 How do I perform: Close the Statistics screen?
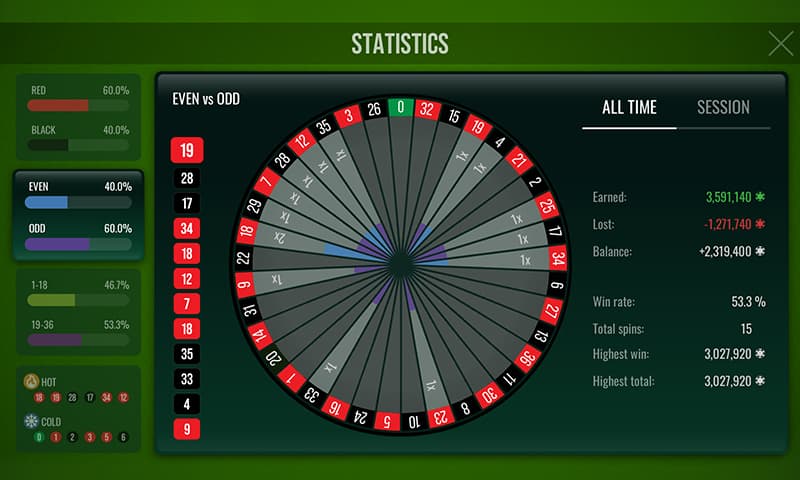point(780,43)
